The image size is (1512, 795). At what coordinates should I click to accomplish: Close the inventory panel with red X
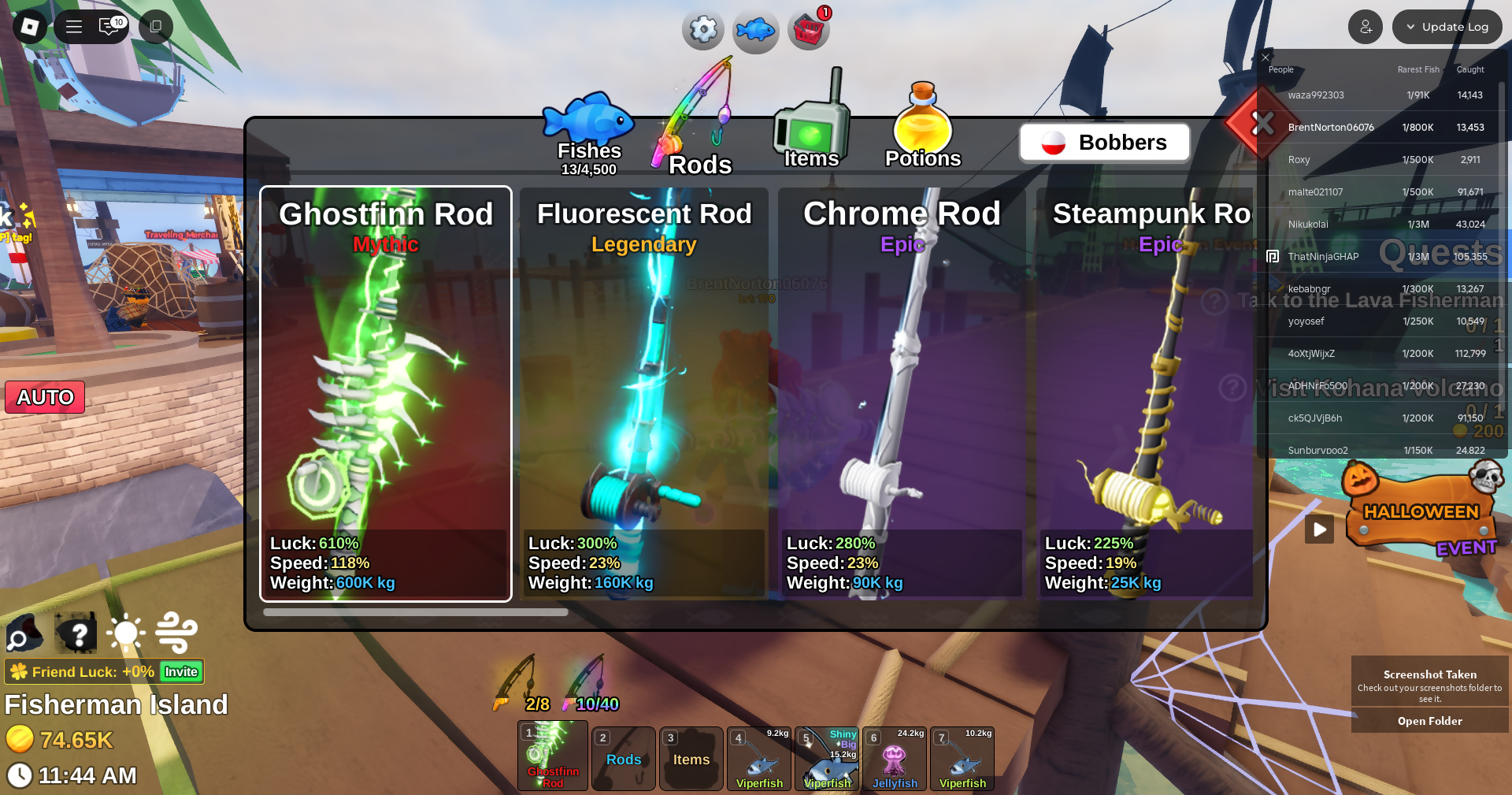(1262, 124)
